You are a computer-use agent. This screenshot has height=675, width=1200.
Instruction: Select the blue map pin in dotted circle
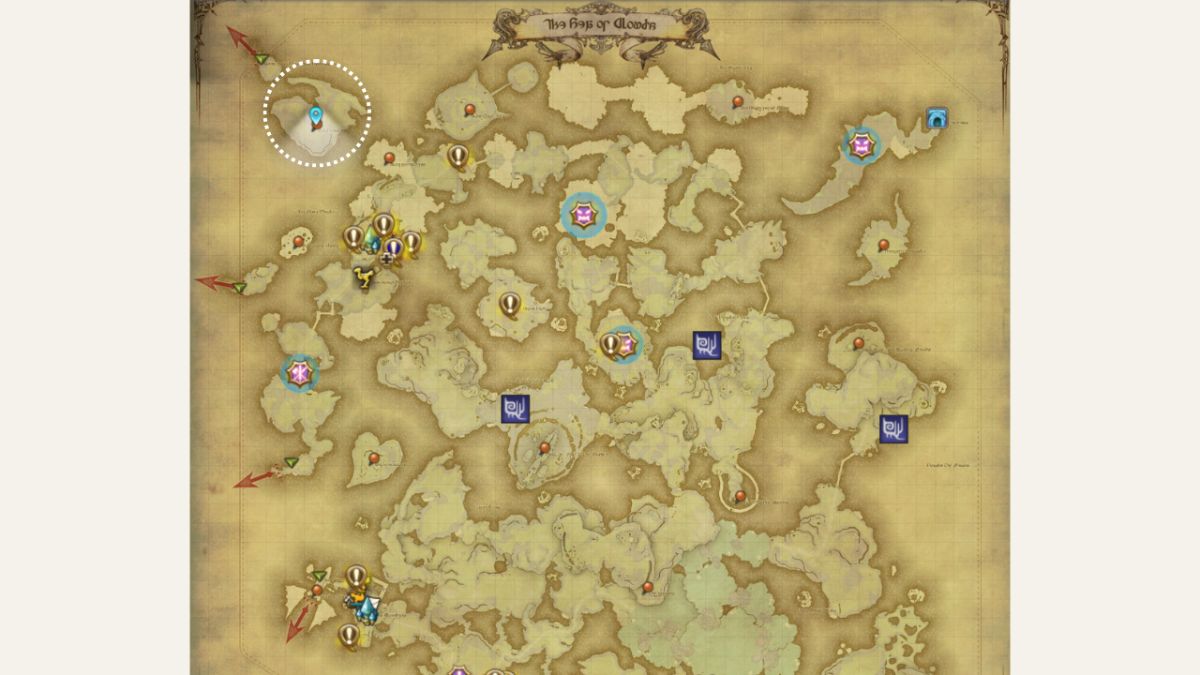(x=317, y=118)
